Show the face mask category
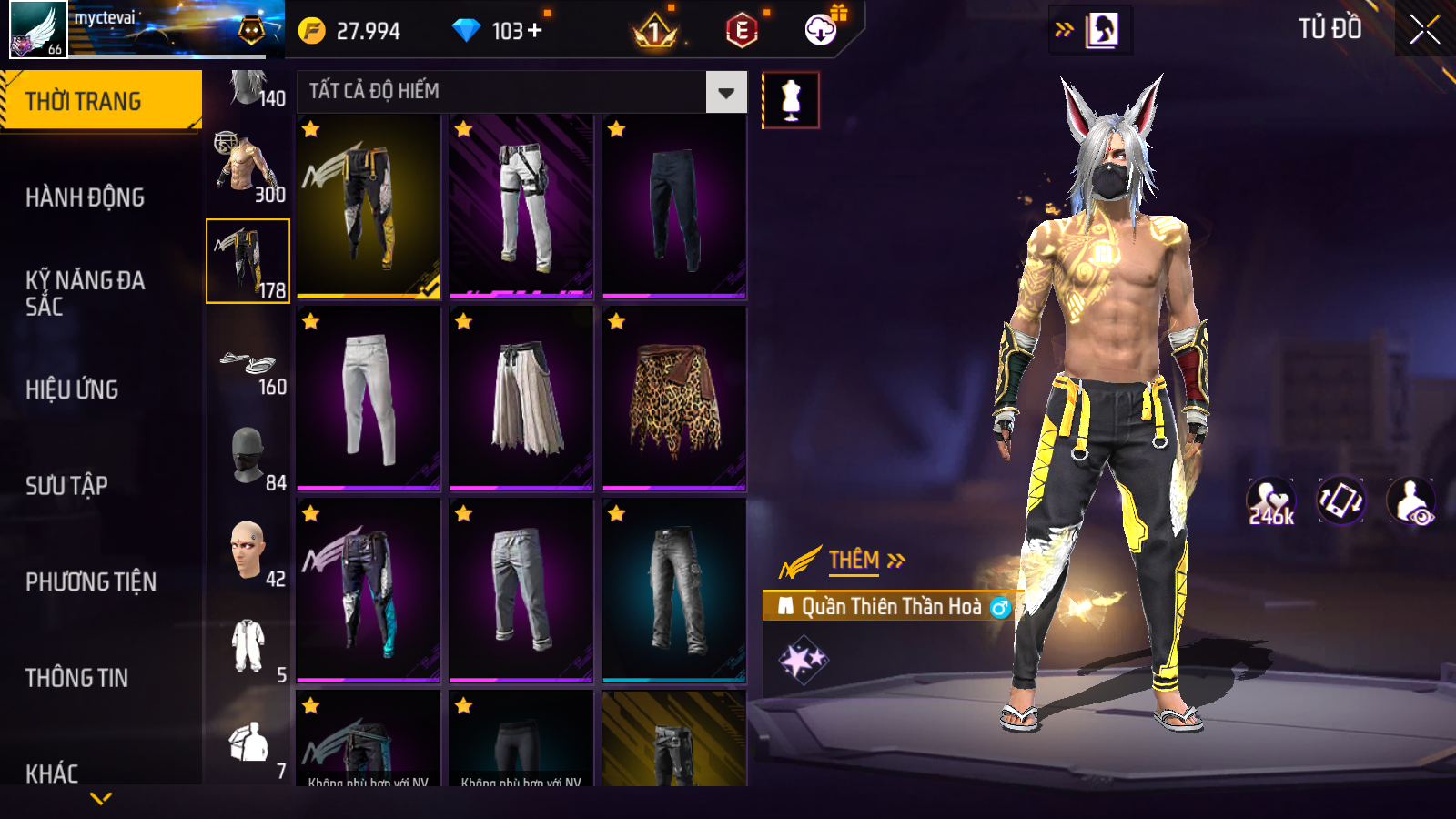1456x819 pixels. [x=248, y=455]
